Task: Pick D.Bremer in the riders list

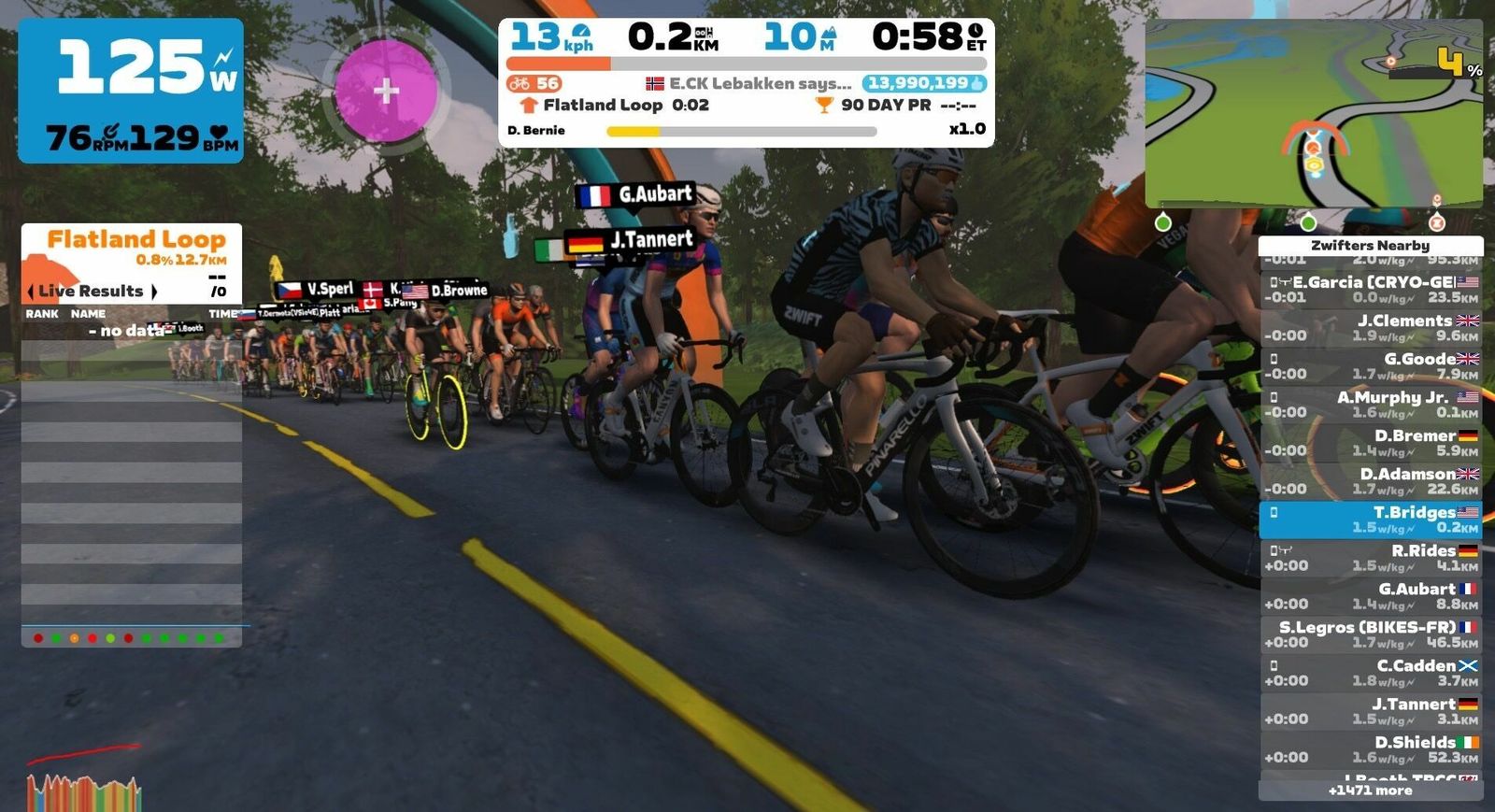Action: (x=1370, y=443)
